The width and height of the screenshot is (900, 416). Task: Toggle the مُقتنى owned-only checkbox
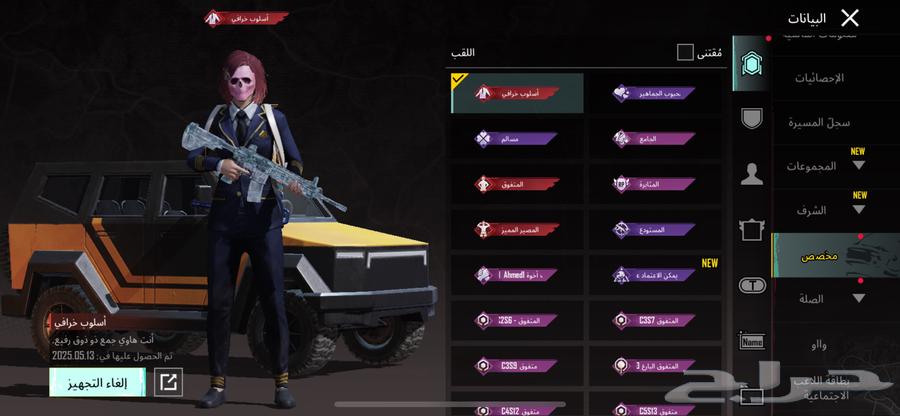[x=685, y=52]
